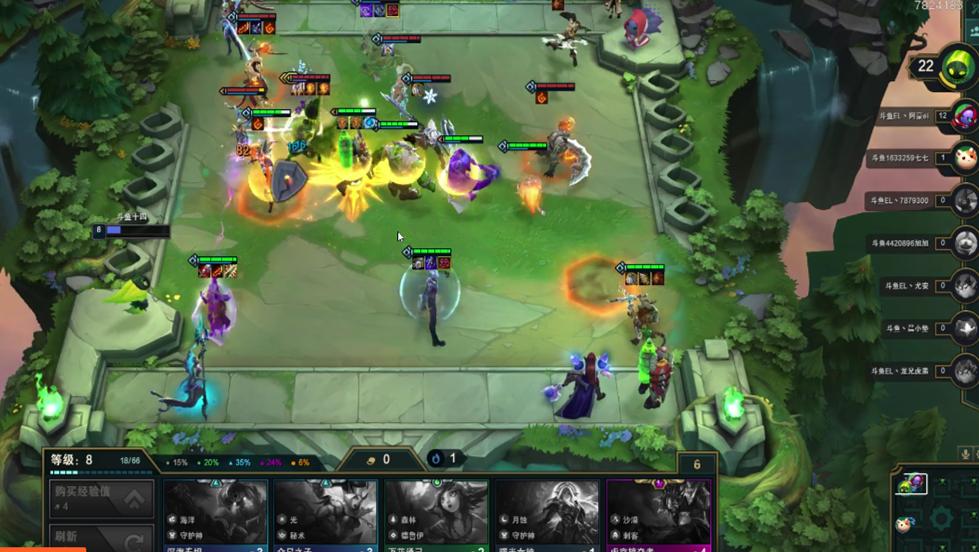Select the own player portrait with 22 health
This screenshot has height=552, width=979.
[956, 68]
